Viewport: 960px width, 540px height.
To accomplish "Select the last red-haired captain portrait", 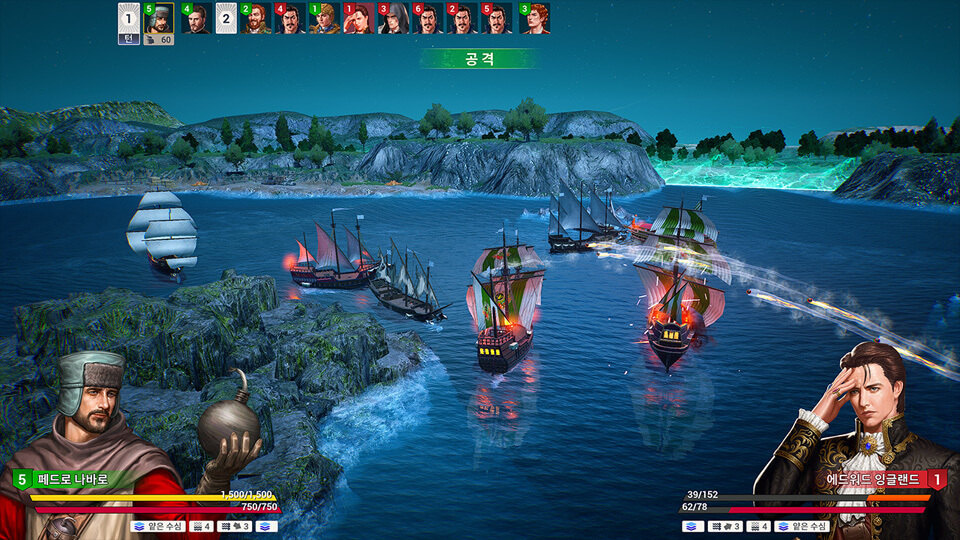I will pos(535,18).
